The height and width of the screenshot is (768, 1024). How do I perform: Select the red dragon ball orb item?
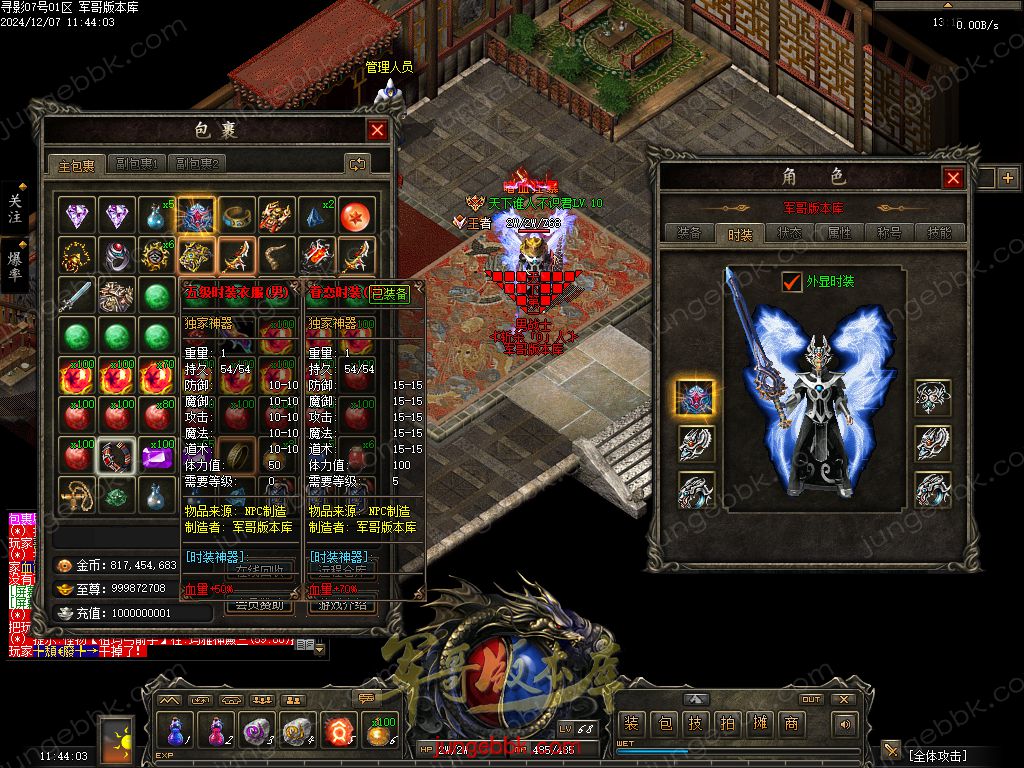pyautogui.click(x=357, y=214)
